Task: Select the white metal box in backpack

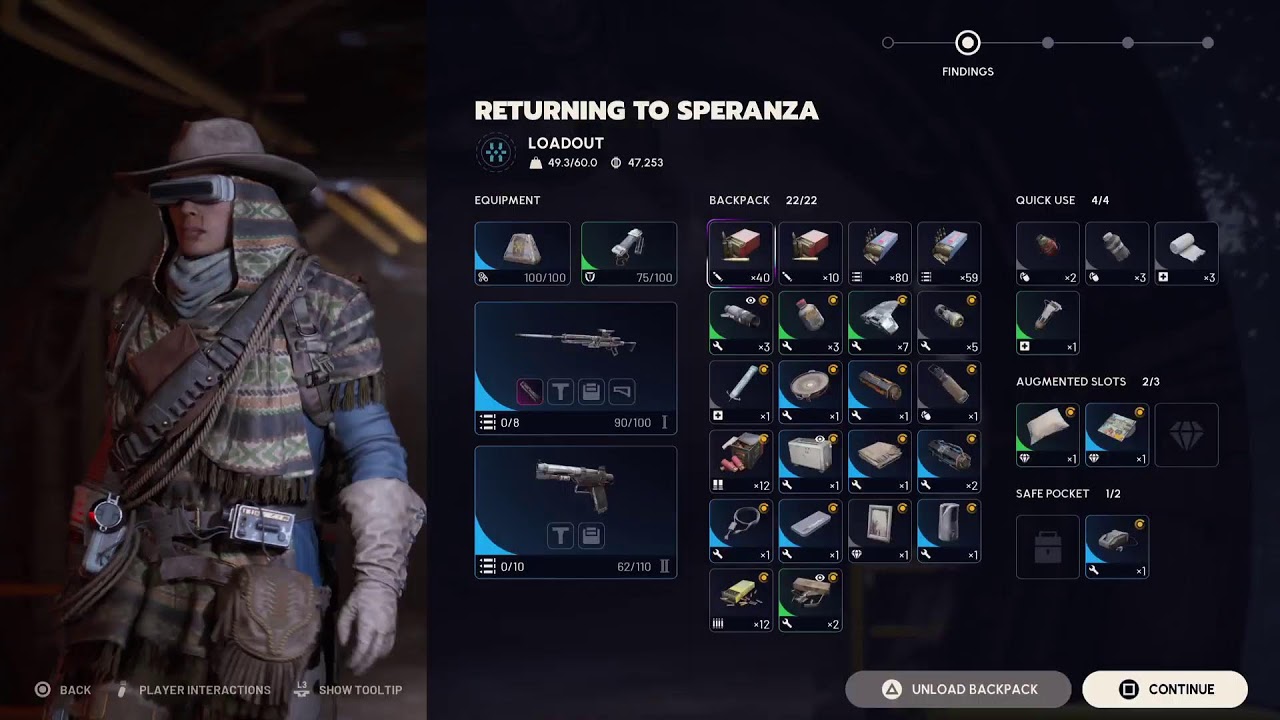Action: (x=810, y=462)
